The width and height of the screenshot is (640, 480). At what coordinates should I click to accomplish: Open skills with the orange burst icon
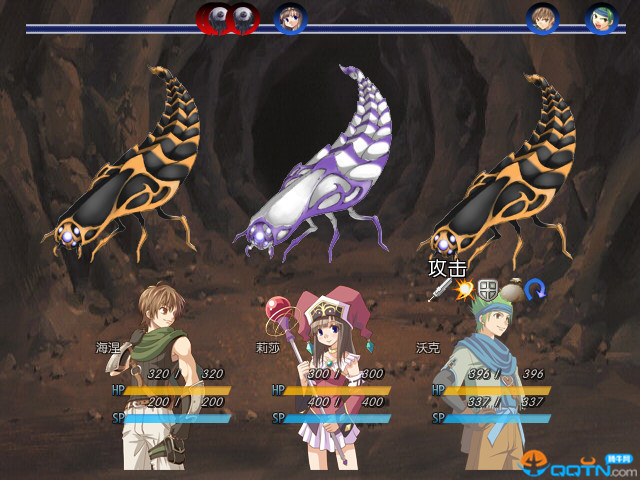pos(464,290)
